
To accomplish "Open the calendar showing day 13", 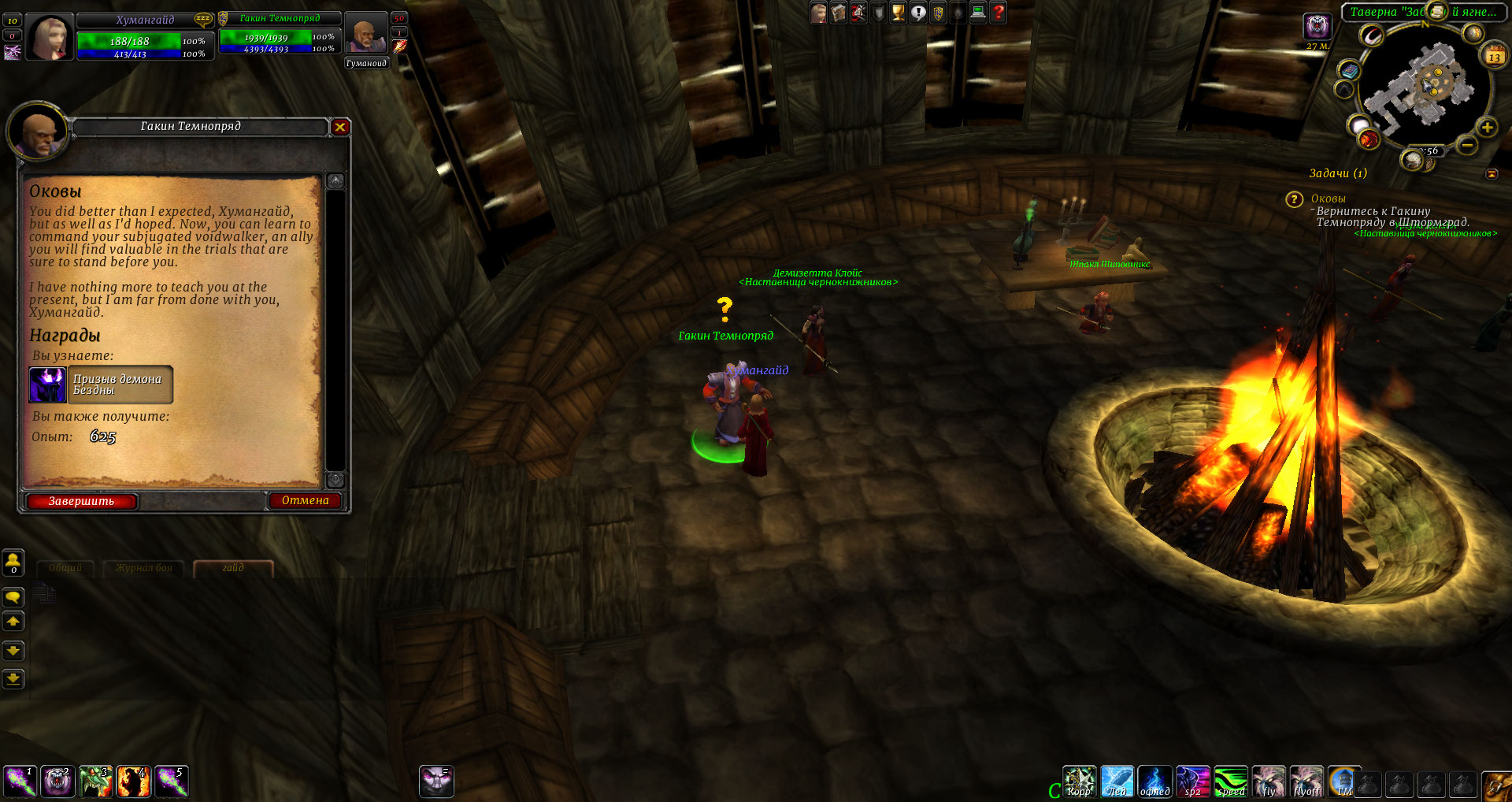I will point(1494,56).
